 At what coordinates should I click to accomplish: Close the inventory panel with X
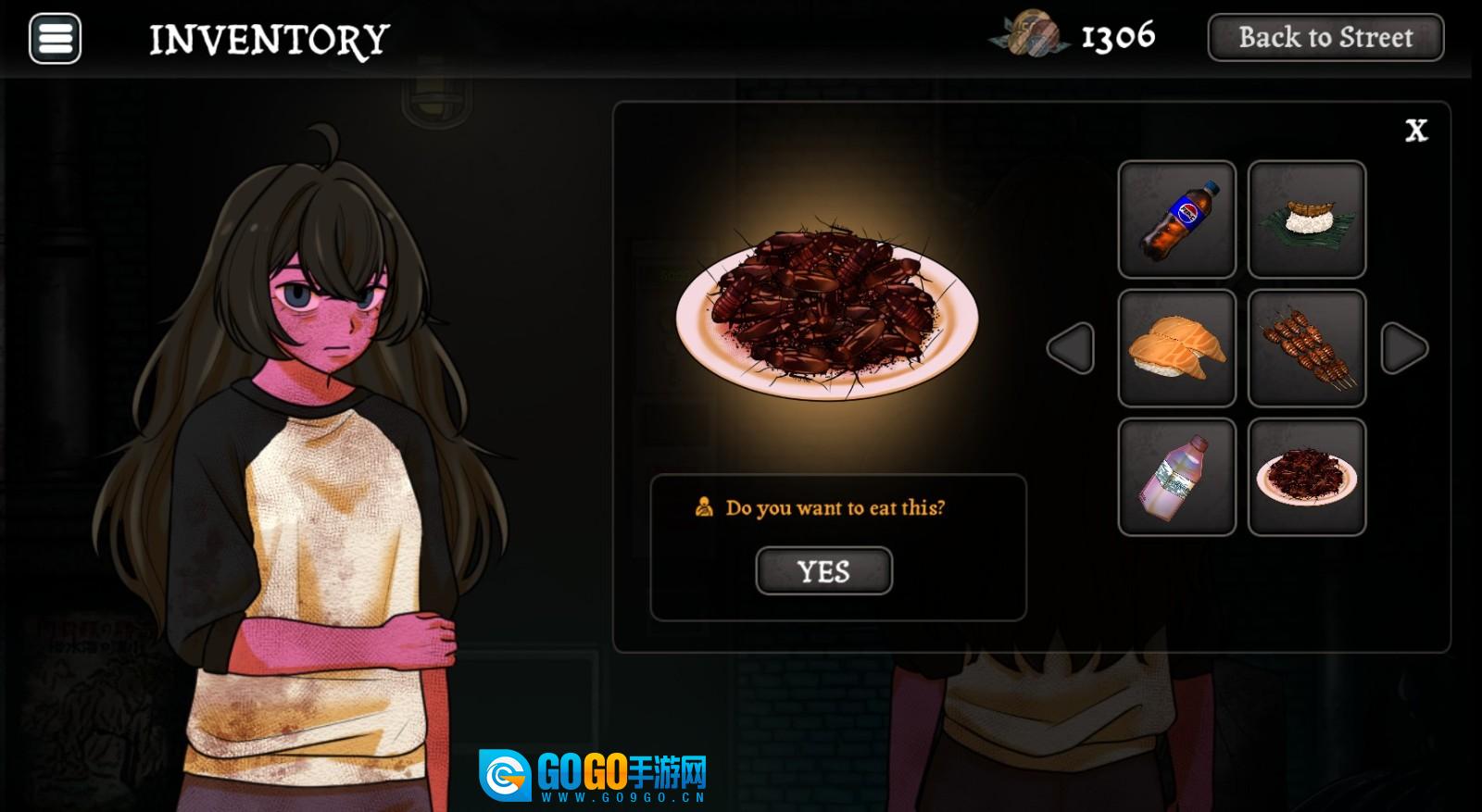(x=1415, y=131)
